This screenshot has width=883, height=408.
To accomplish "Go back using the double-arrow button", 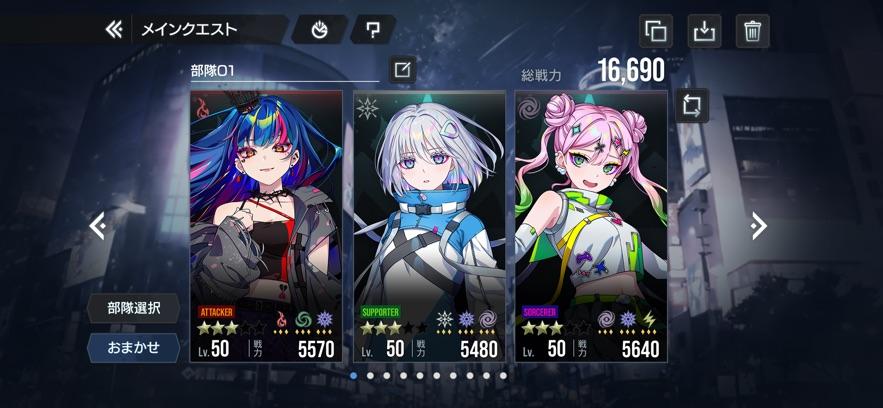I will pyautogui.click(x=114, y=29).
